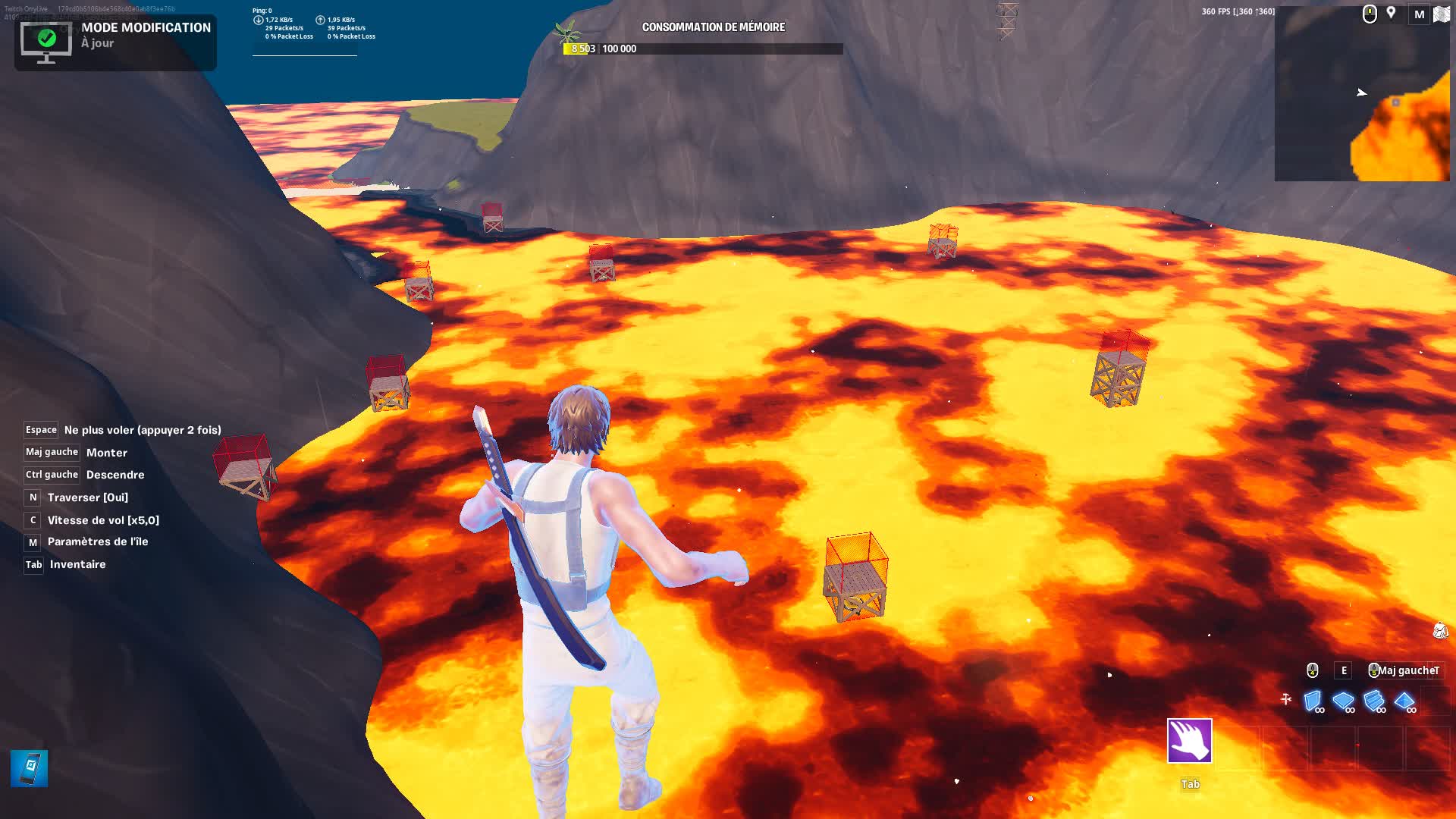The height and width of the screenshot is (819, 1456).
Task: Click the map pin marker icon near the minimap
Action: [1390, 14]
